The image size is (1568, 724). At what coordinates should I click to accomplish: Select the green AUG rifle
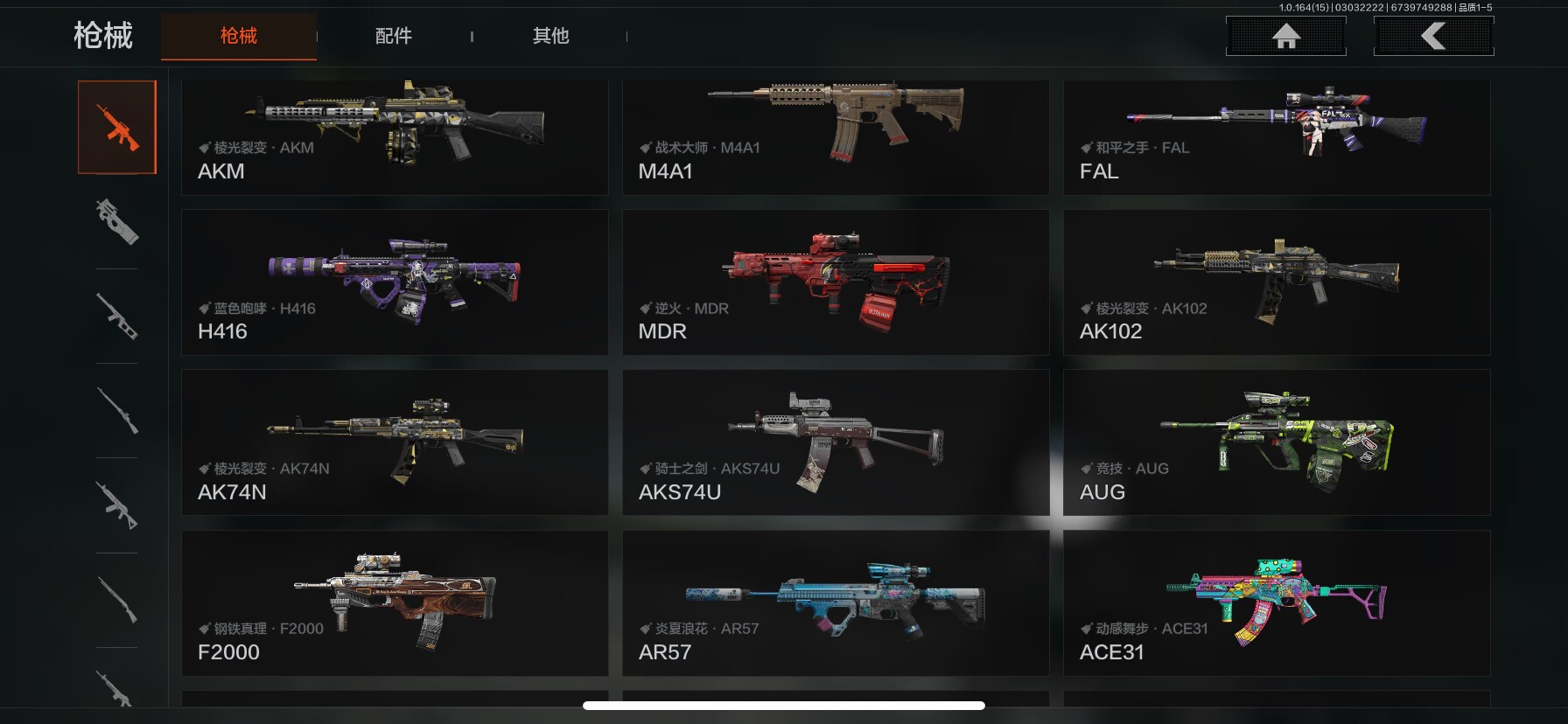(x=1276, y=442)
